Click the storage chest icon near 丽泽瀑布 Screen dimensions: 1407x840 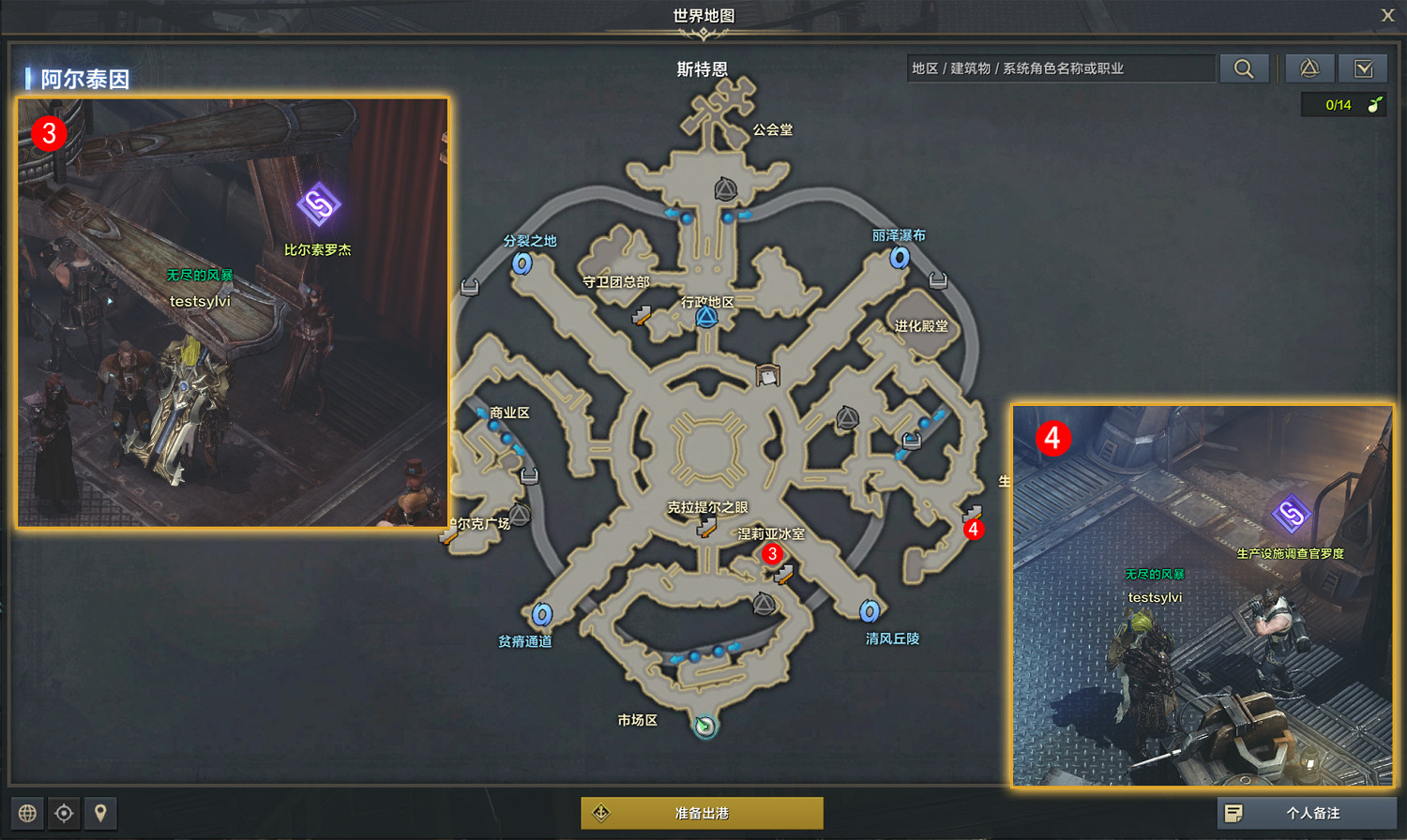[936, 278]
